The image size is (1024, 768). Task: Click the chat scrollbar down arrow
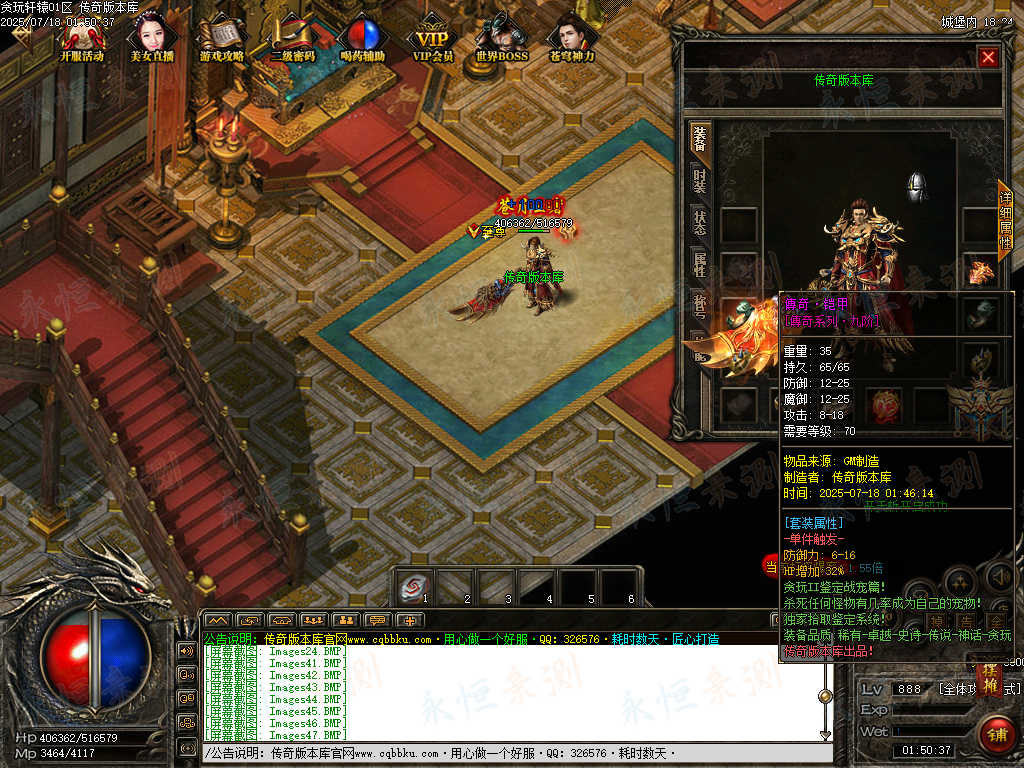tap(825, 735)
